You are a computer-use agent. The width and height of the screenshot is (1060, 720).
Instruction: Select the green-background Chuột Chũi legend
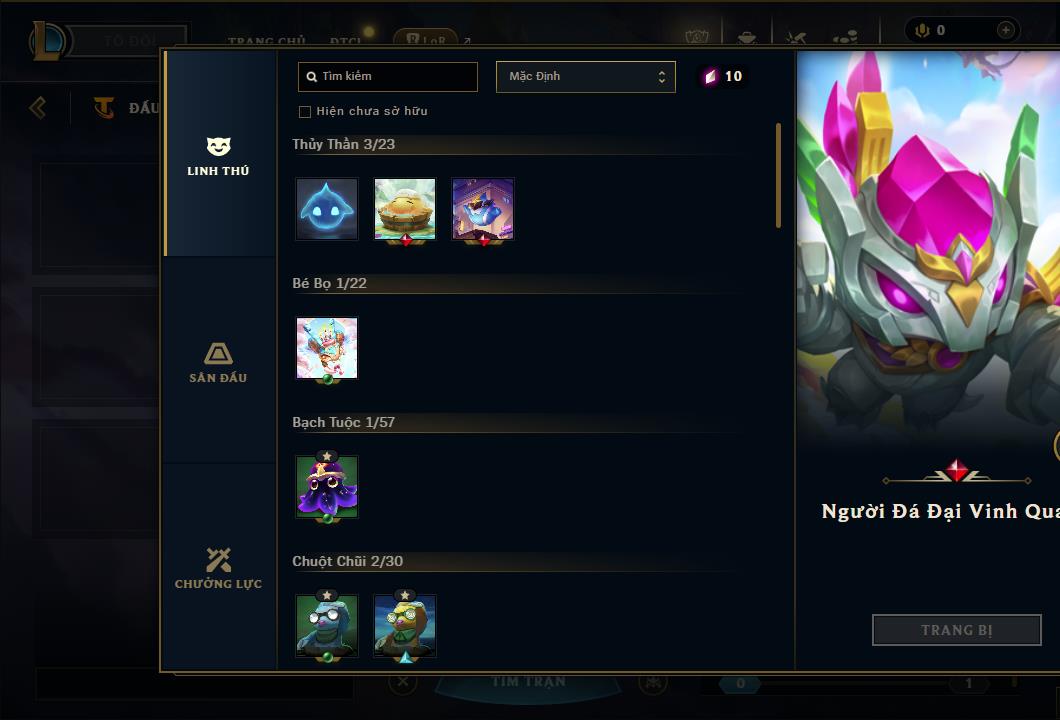click(327, 625)
